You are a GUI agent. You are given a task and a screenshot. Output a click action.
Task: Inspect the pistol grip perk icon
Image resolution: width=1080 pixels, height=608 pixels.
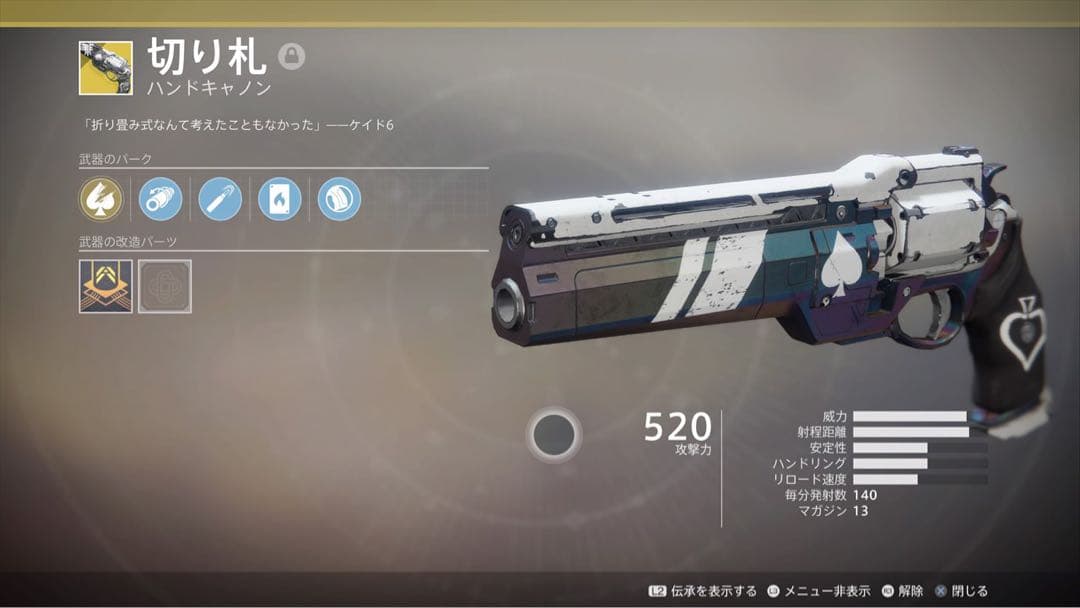pos(339,199)
